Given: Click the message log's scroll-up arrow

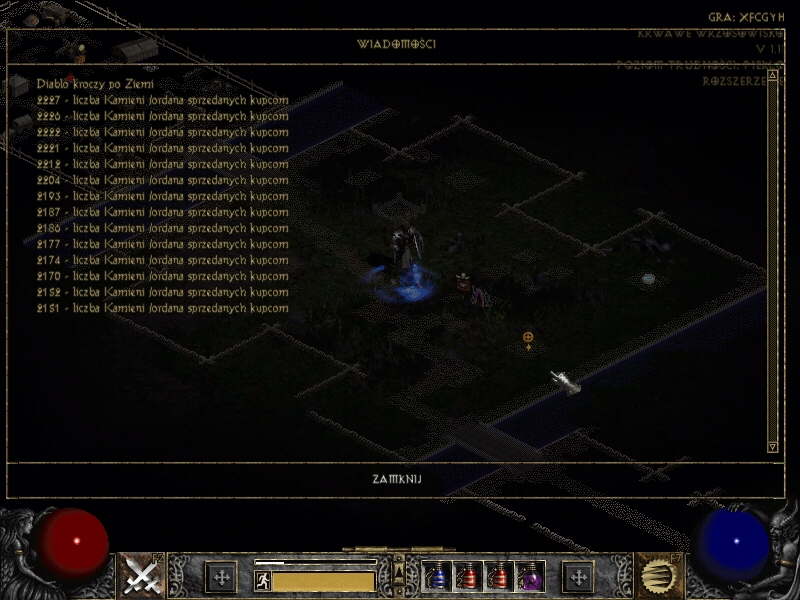Looking at the screenshot, I should (x=772, y=73).
